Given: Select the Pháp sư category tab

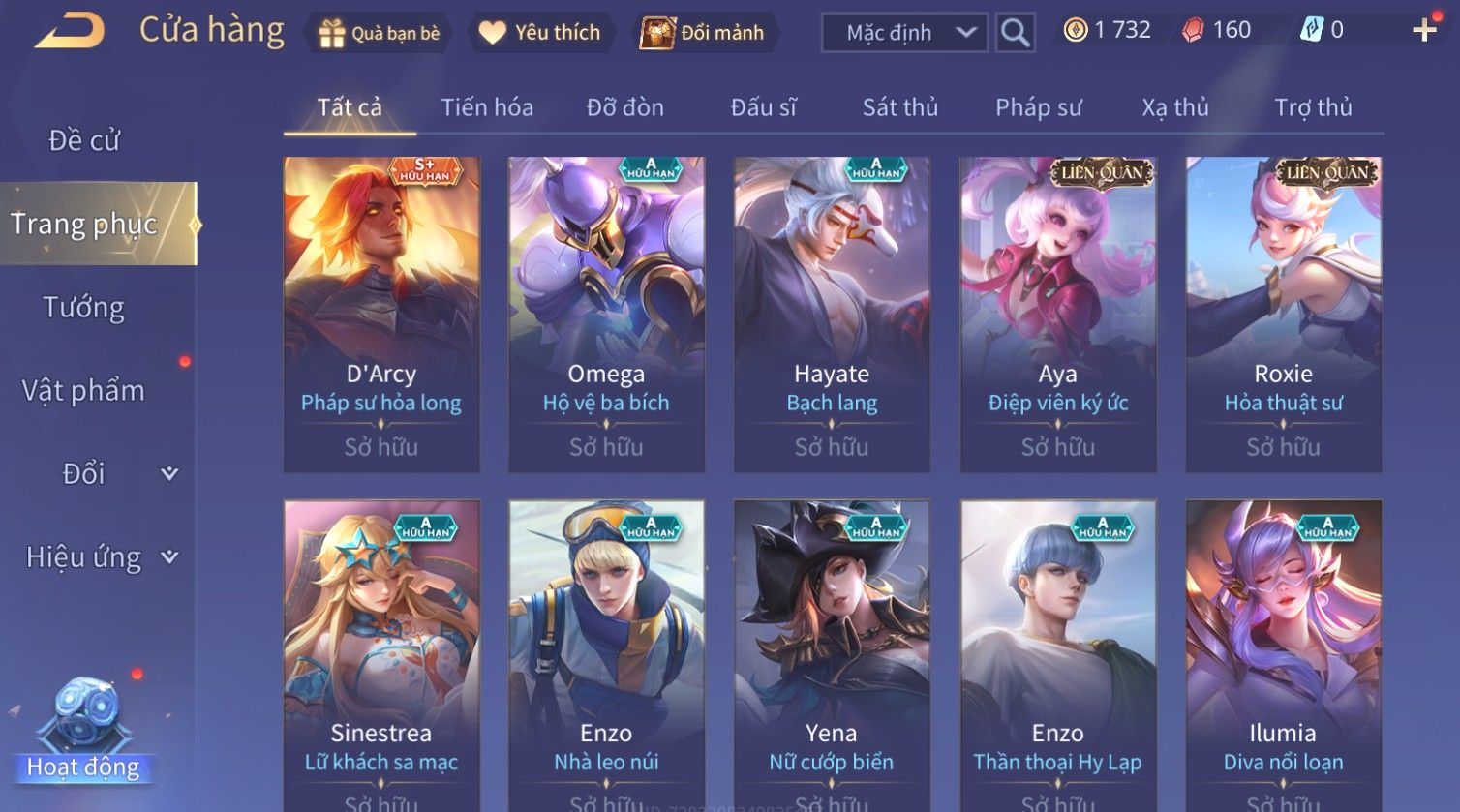Looking at the screenshot, I should click(1038, 107).
